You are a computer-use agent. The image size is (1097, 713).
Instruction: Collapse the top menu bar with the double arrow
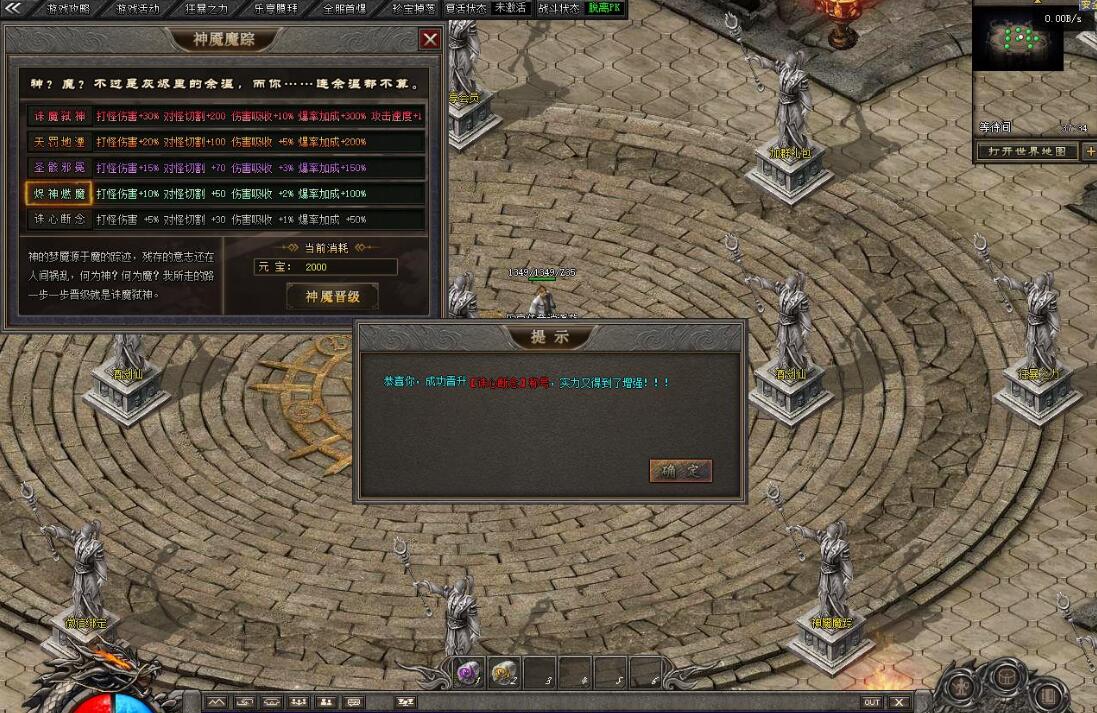coord(14,8)
